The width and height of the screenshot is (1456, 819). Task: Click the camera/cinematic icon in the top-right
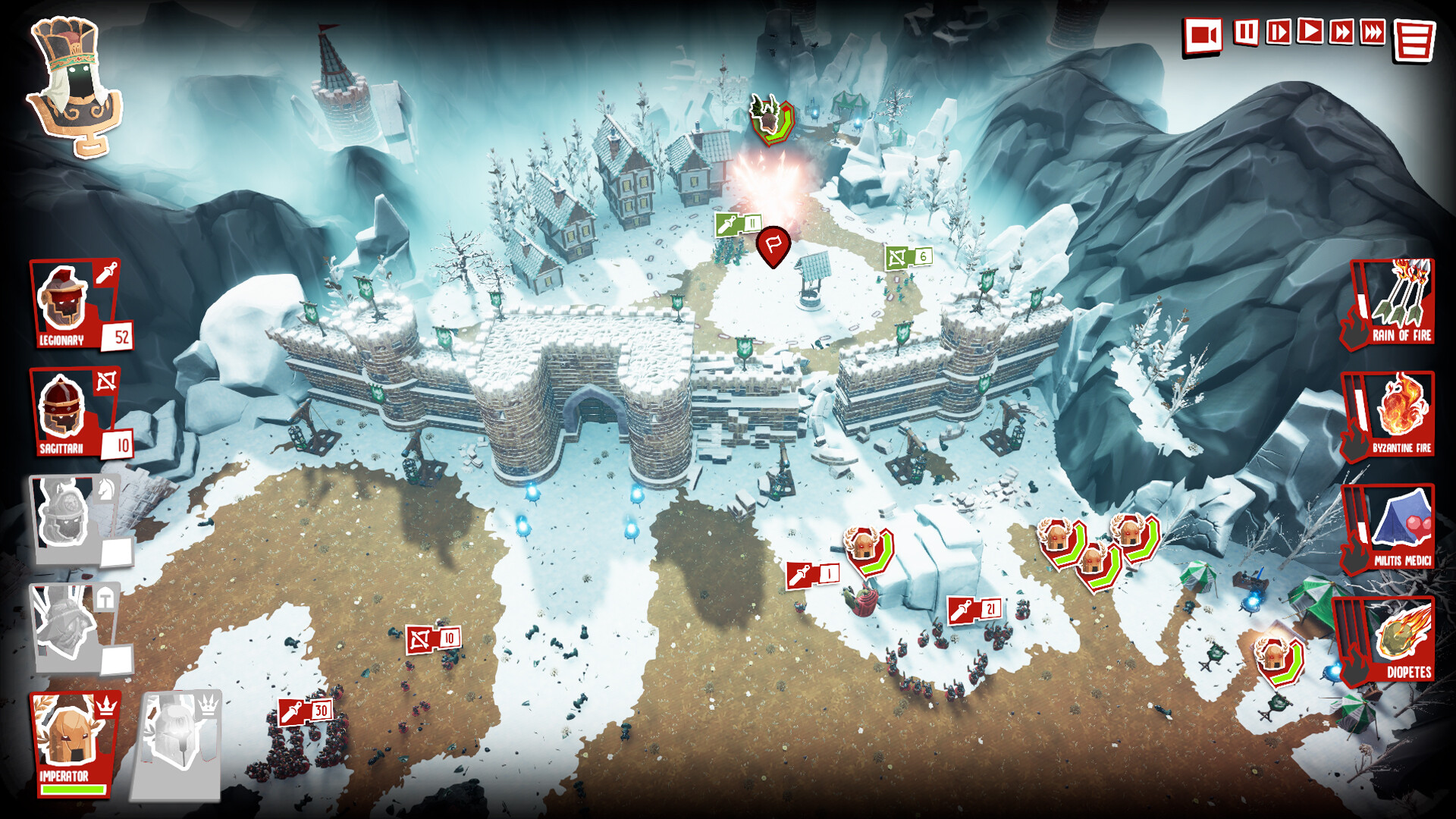click(1203, 33)
